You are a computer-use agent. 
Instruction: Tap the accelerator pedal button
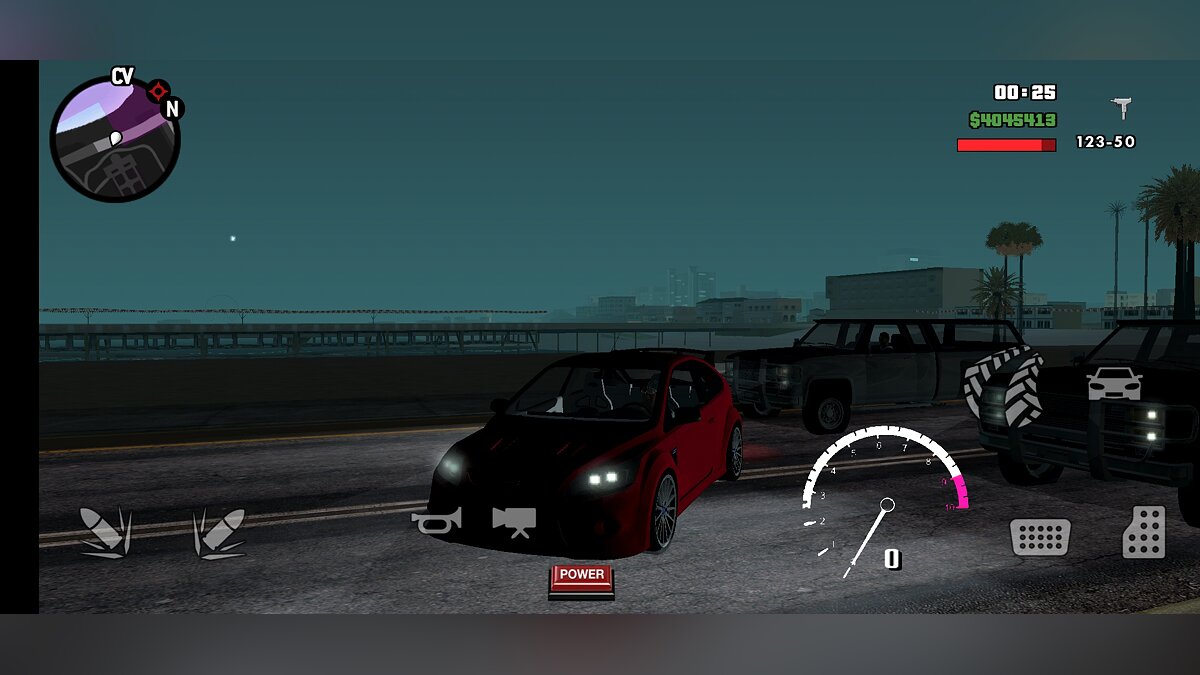1144,532
